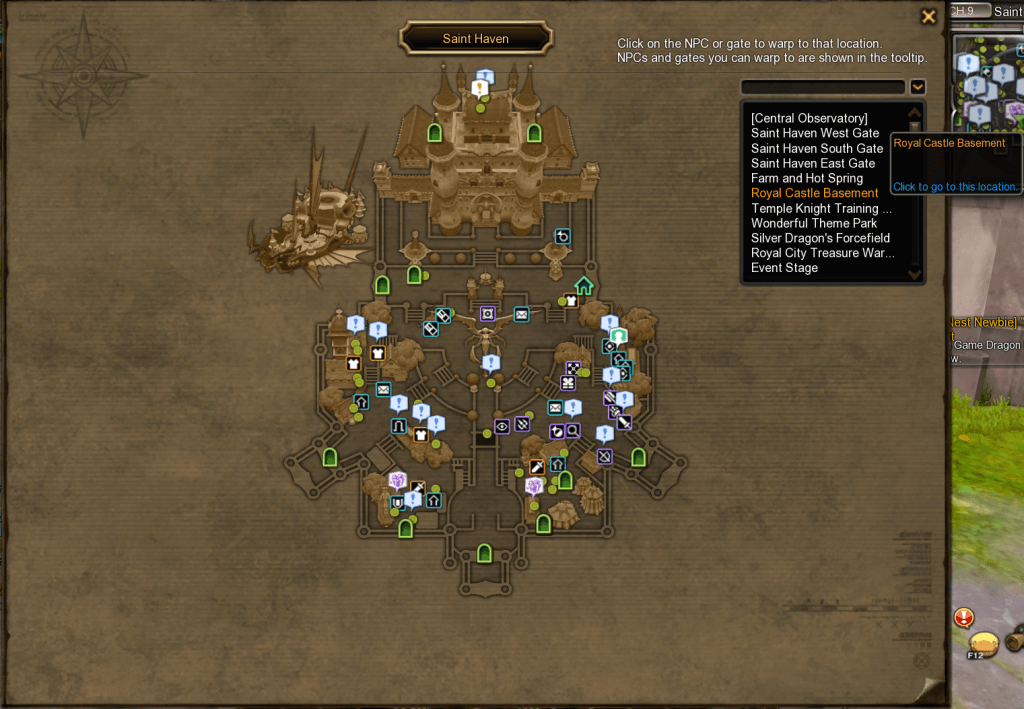The height and width of the screenshot is (709, 1024).
Task: Go to Farm and Hot Spring
Action: (x=807, y=178)
